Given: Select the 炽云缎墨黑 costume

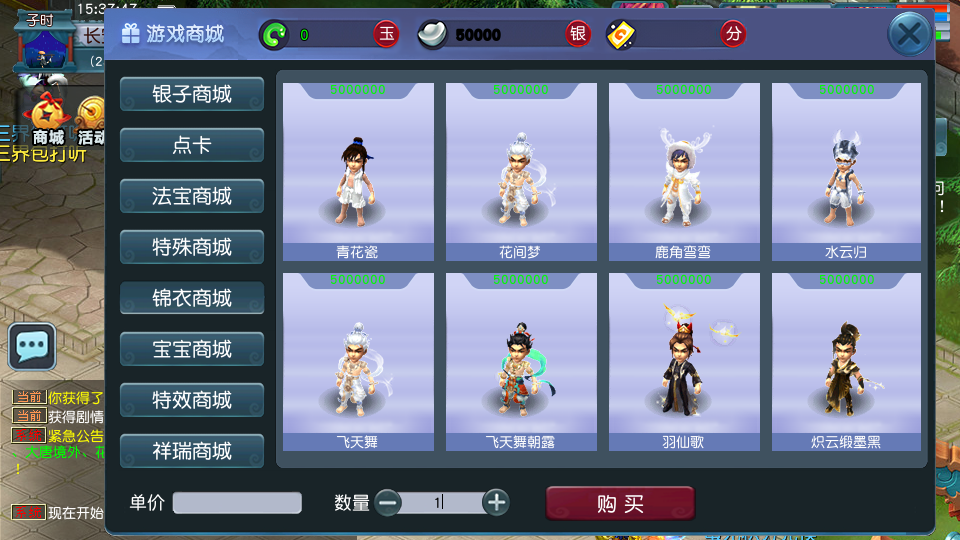Looking at the screenshot, I should [x=847, y=362].
